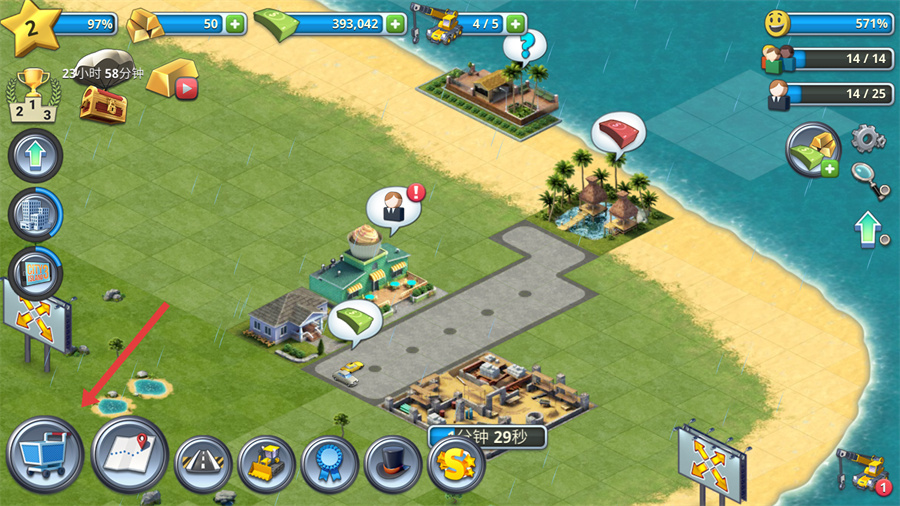Tap the gold S coin button
Image resolution: width=900 pixels, height=506 pixels.
(456, 464)
